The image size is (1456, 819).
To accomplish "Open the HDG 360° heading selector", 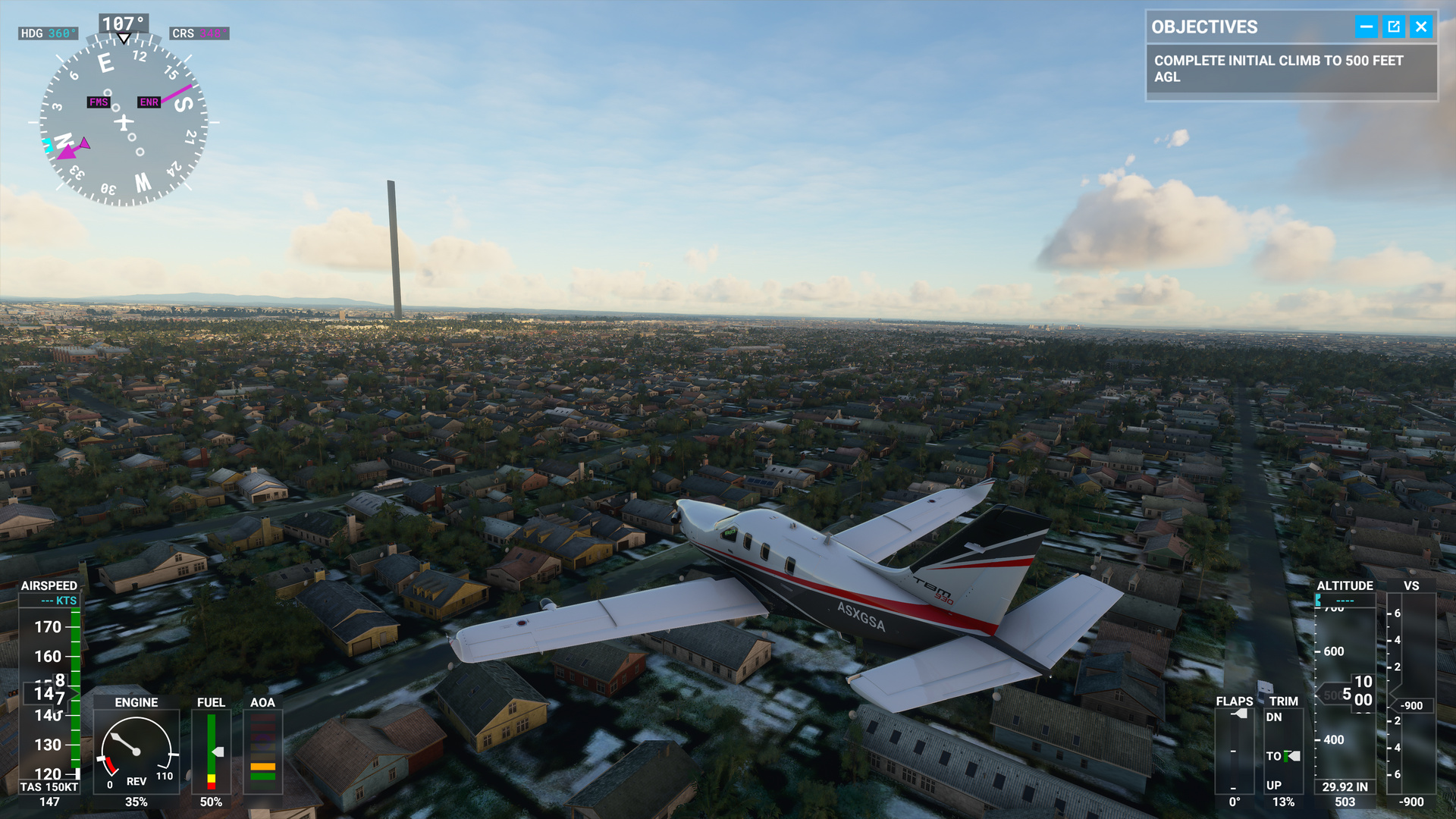I will pyautogui.click(x=47, y=33).
